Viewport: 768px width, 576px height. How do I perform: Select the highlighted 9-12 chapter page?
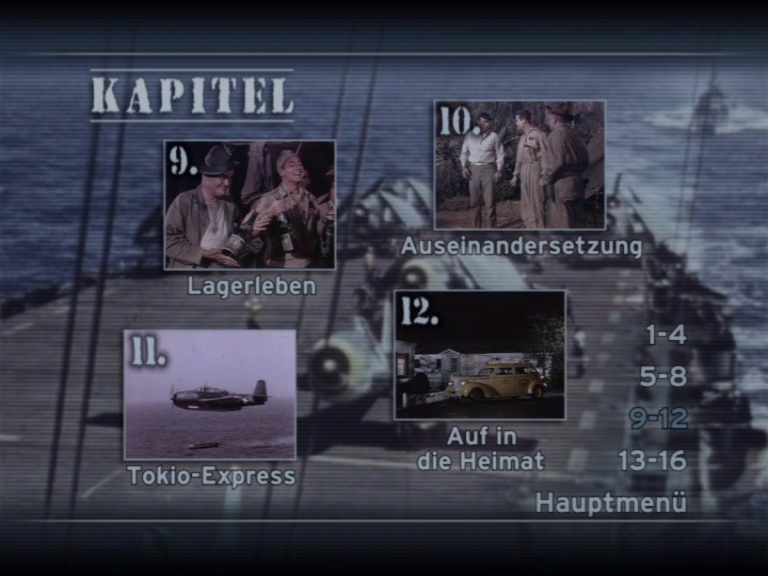click(658, 419)
